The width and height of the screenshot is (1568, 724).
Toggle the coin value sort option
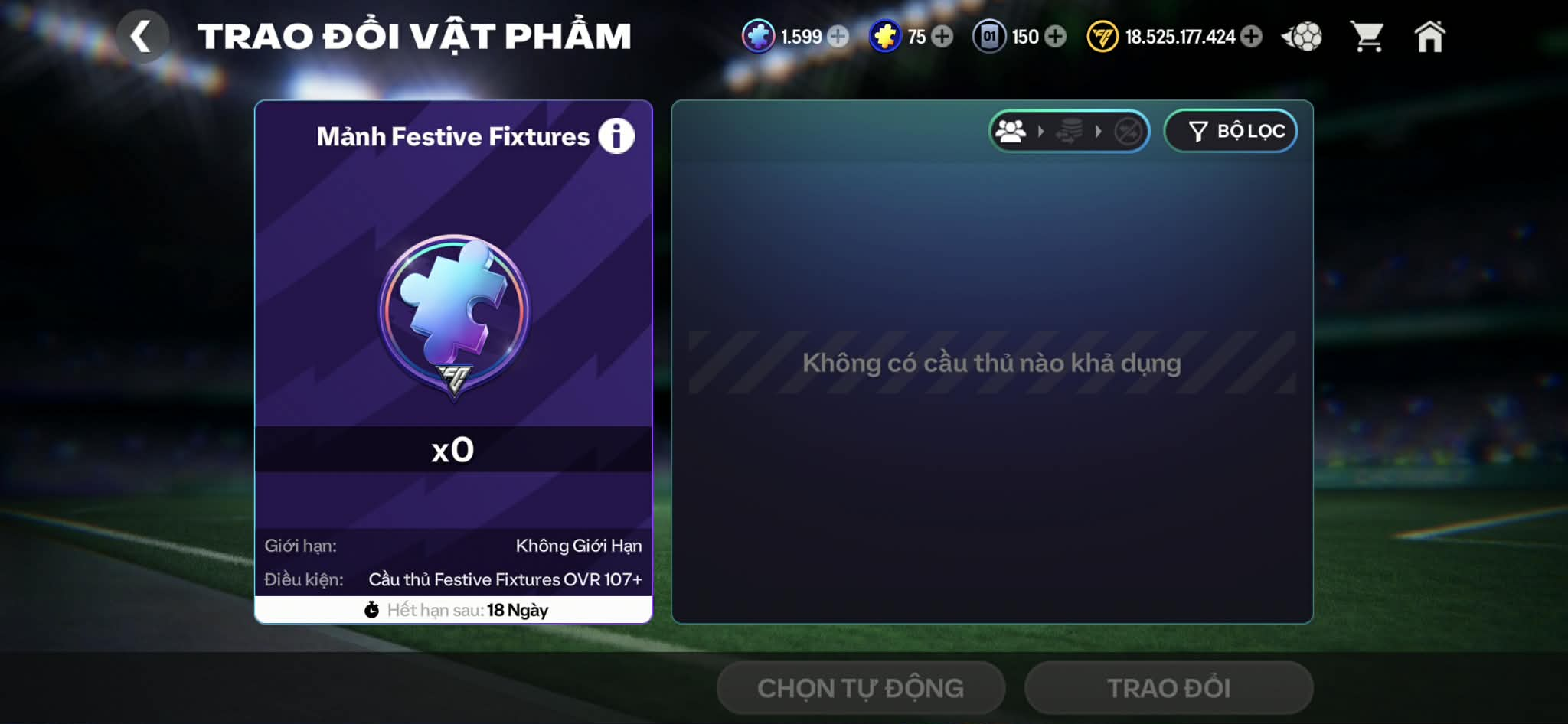[x=1068, y=131]
